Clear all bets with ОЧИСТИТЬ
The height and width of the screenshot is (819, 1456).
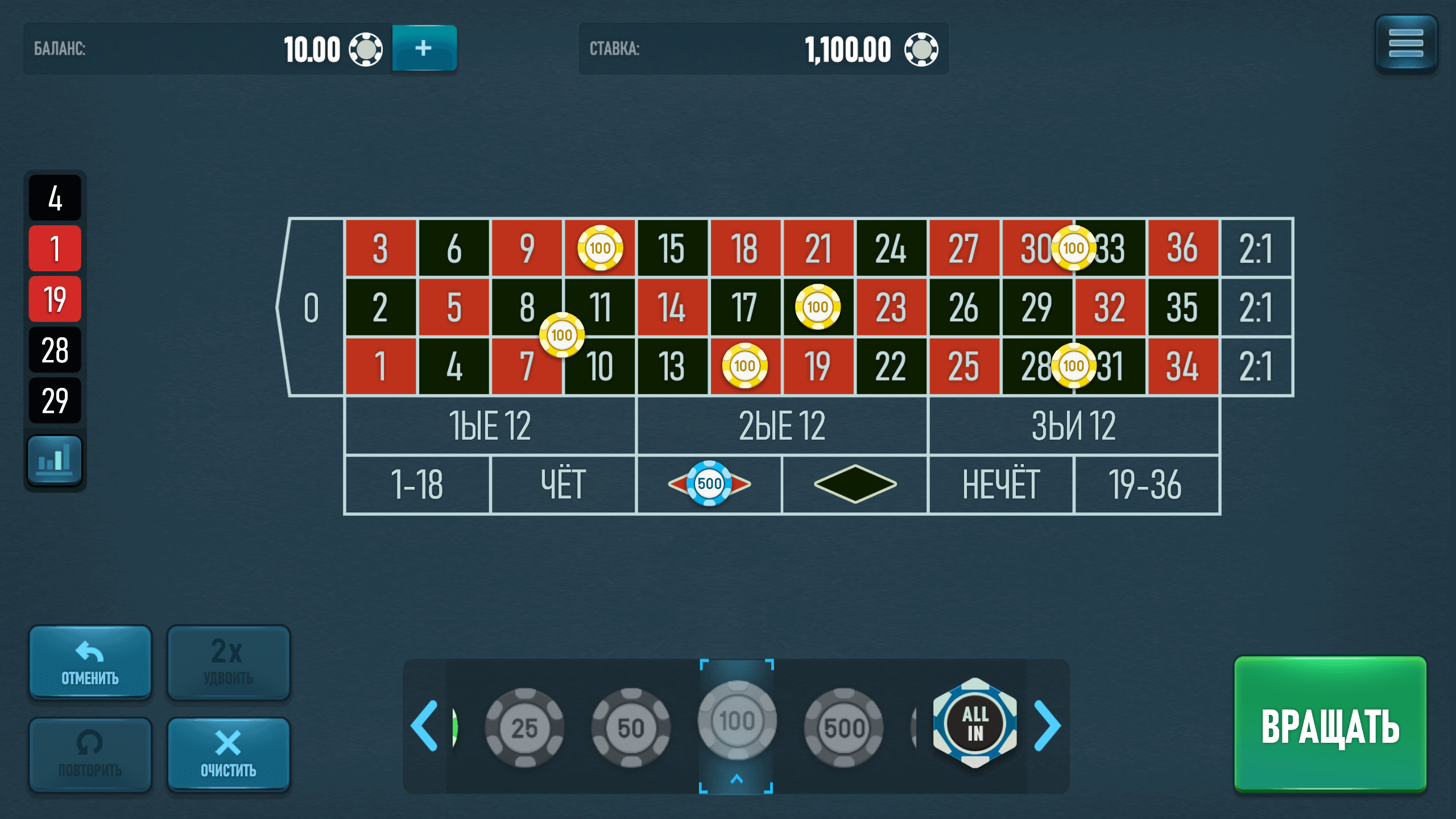click(229, 755)
